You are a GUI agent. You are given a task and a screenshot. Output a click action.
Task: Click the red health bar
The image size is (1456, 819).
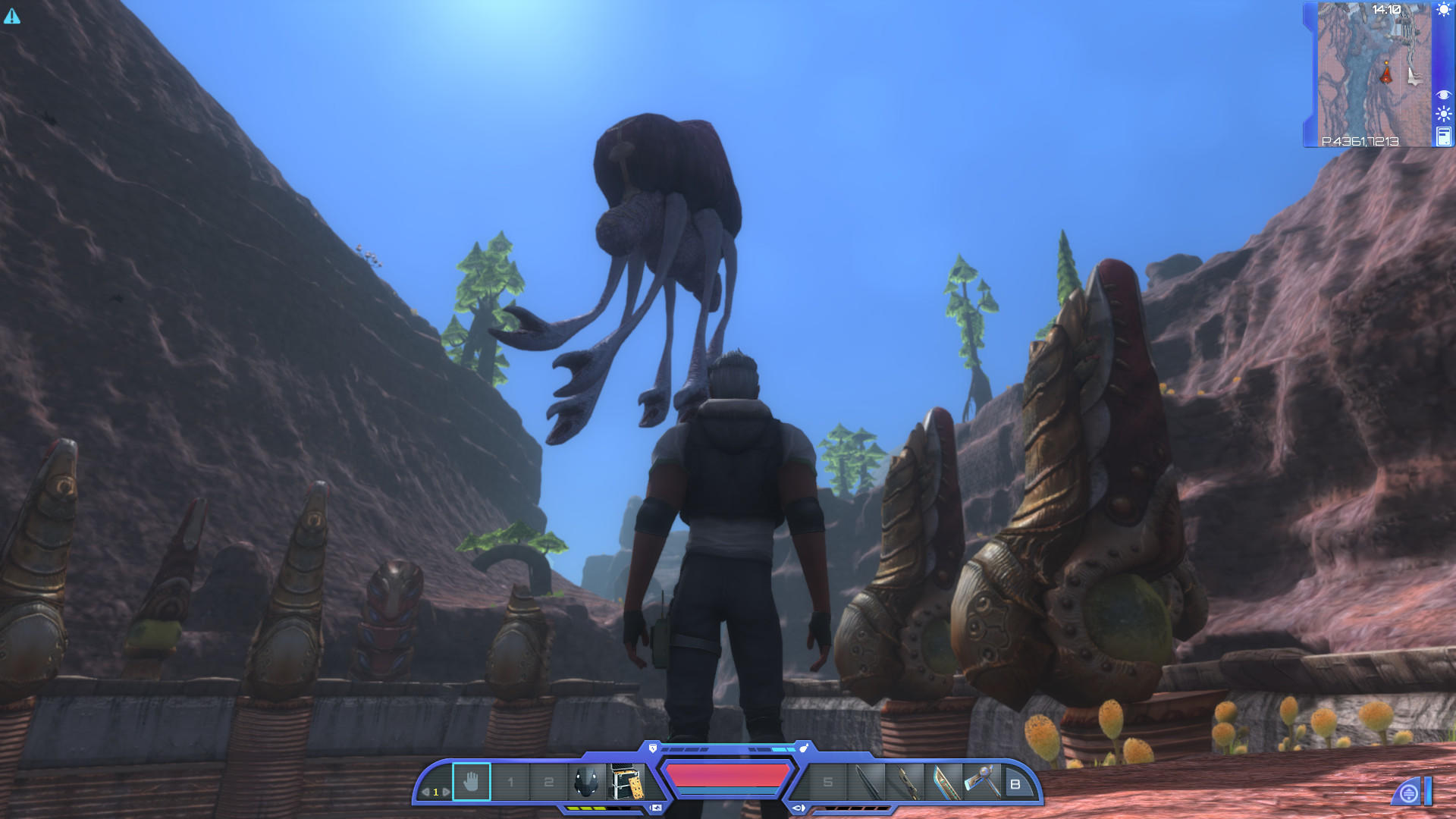[x=720, y=775]
